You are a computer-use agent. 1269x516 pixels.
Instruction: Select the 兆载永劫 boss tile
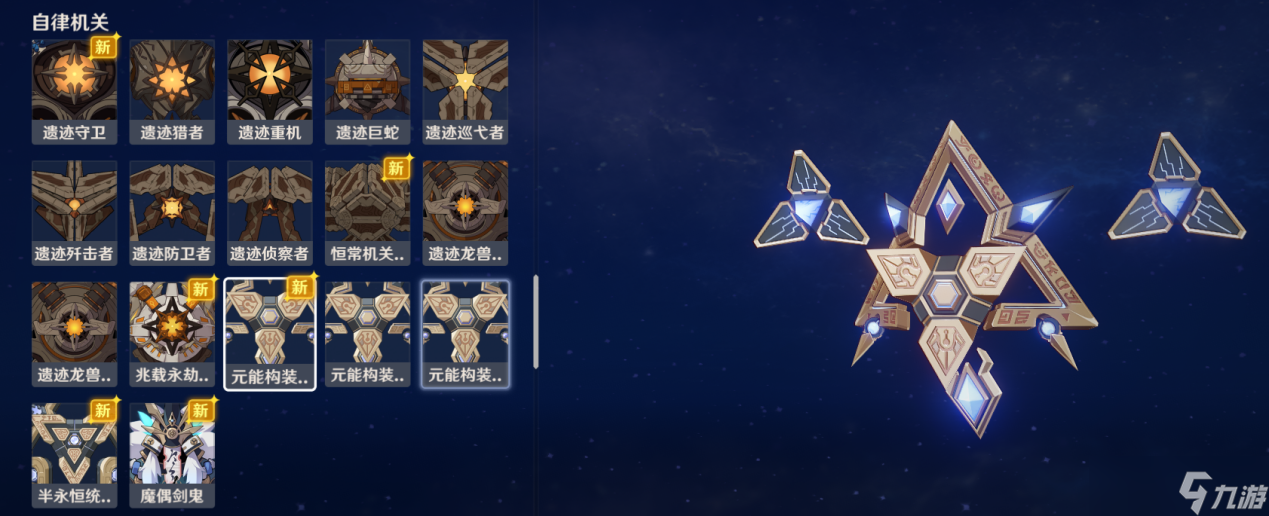click(x=172, y=334)
